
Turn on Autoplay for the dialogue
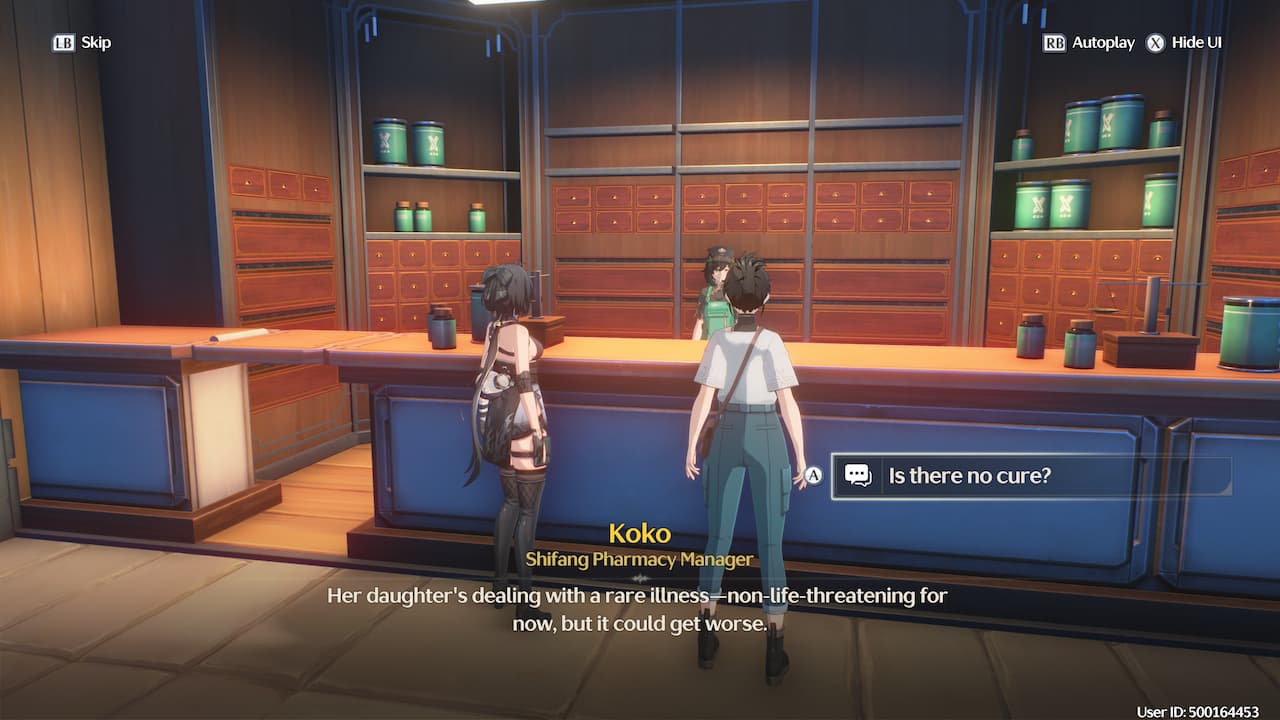tap(1089, 43)
